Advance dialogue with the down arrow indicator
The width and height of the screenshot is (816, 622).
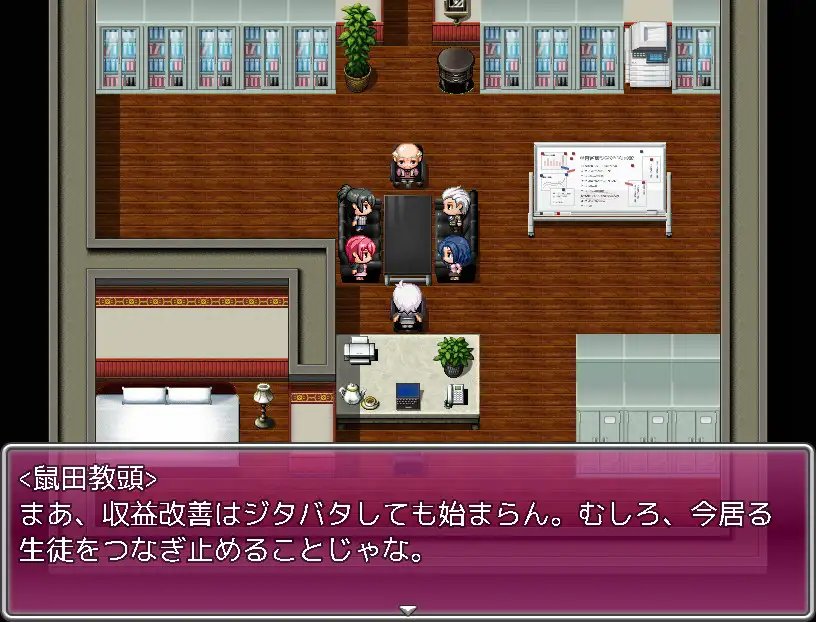[408, 610]
